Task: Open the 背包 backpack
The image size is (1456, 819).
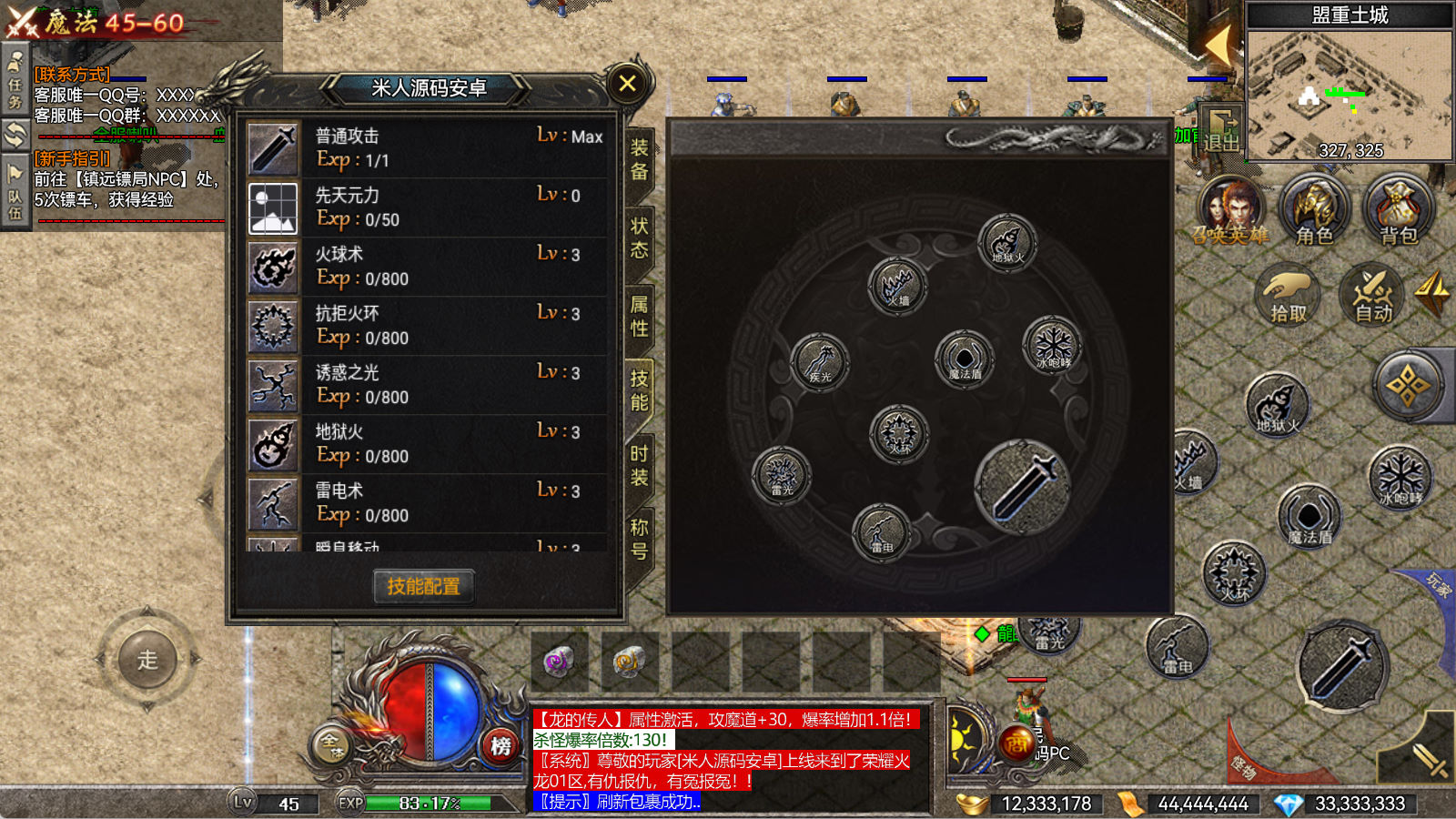Action: pyautogui.click(x=1398, y=211)
